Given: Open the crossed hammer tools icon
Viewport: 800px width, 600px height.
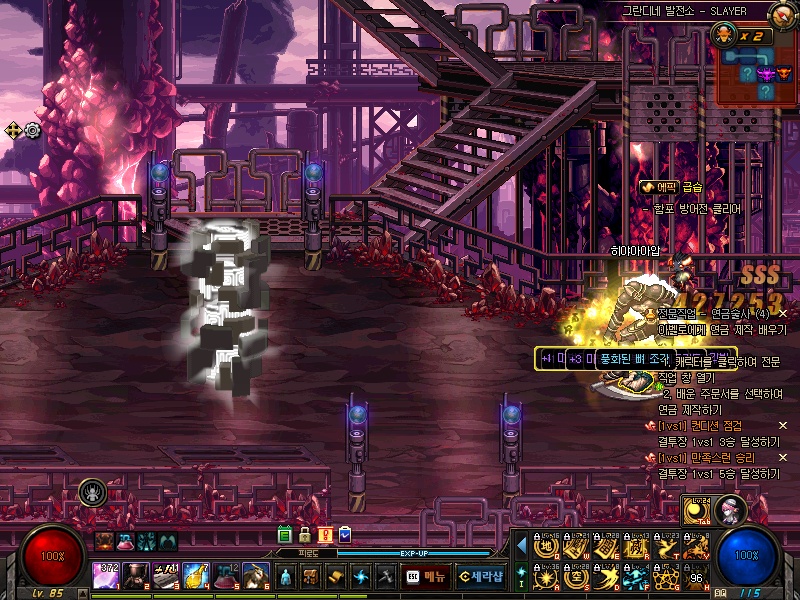Looking at the screenshot, I should coord(386,577).
